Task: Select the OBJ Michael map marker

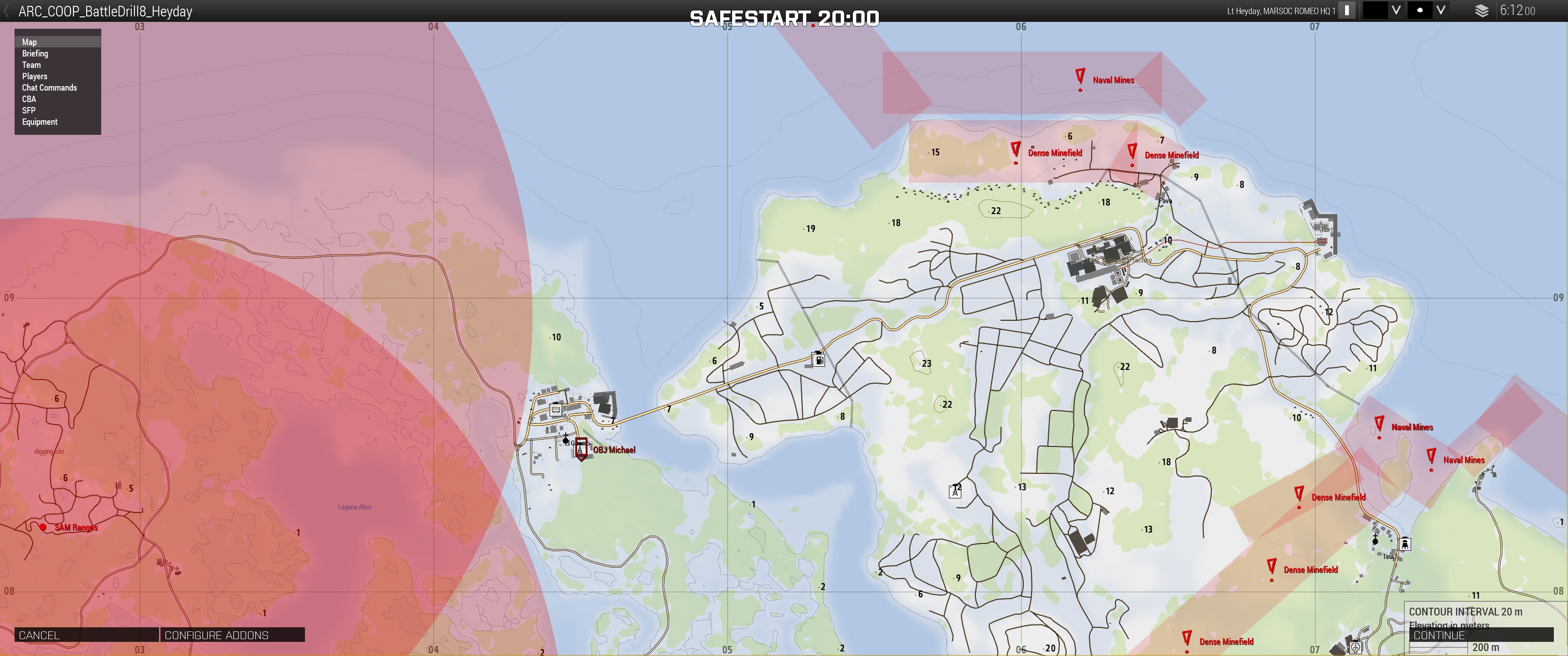Action: click(581, 449)
